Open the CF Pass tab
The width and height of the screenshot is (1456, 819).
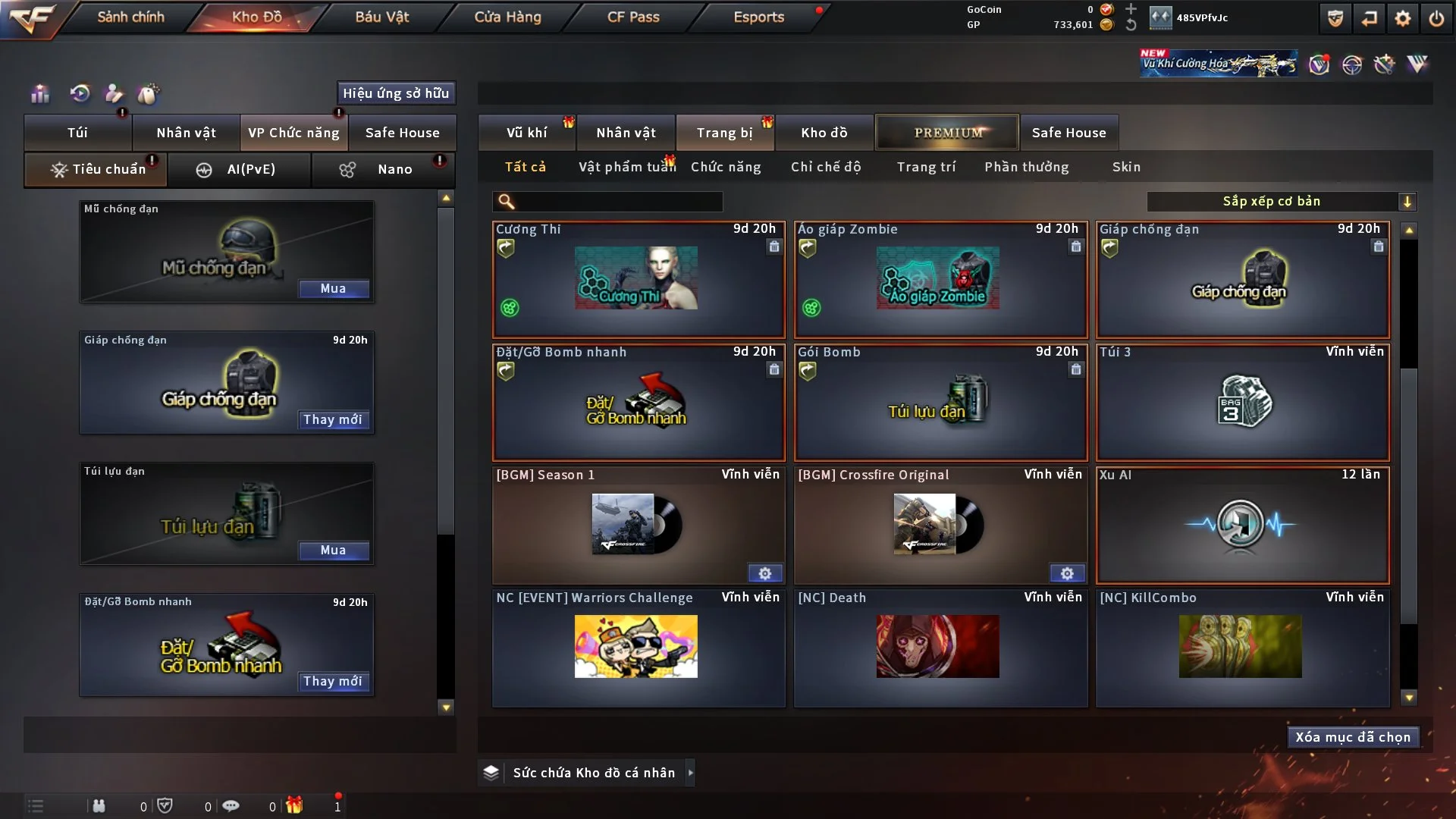tap(633, 17)
